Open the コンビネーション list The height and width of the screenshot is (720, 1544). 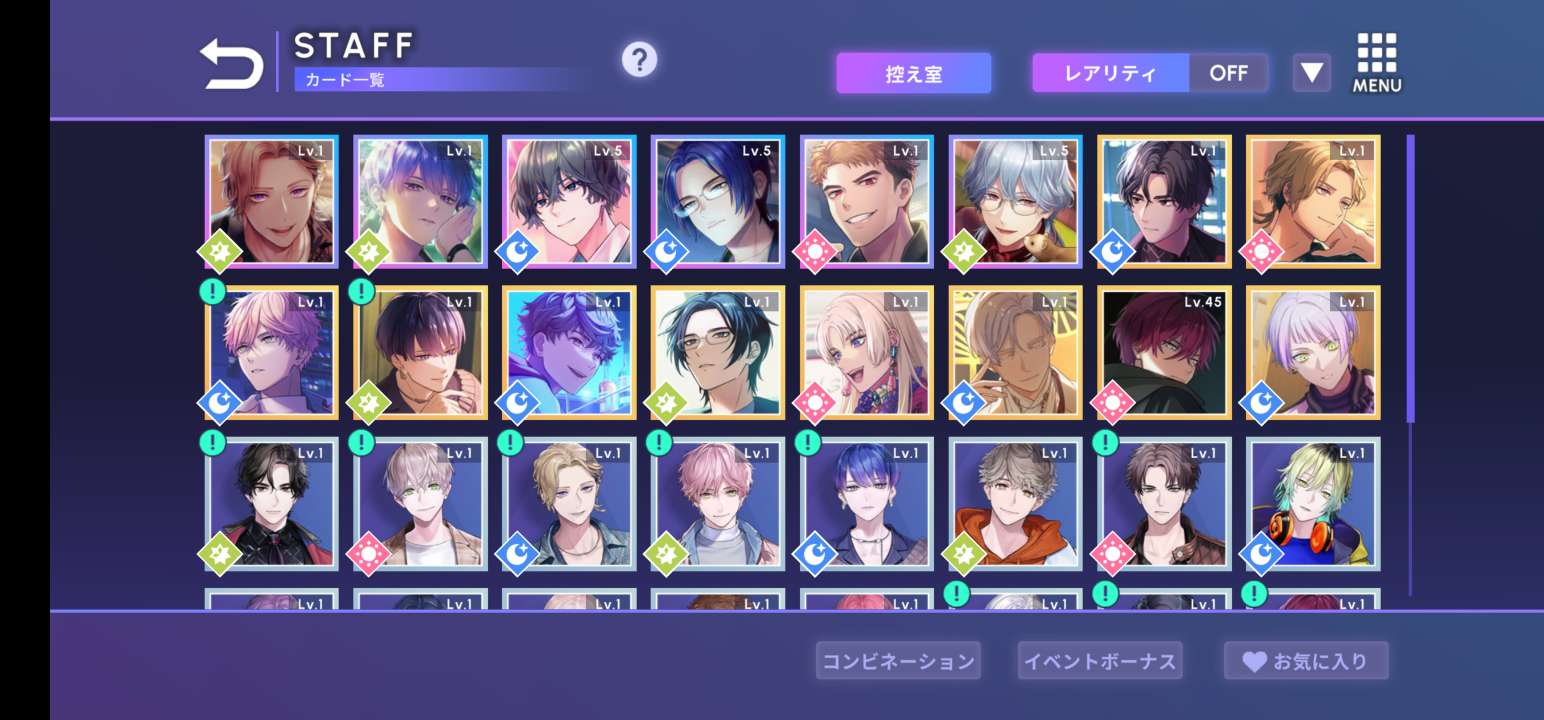(x=897, y=661)
